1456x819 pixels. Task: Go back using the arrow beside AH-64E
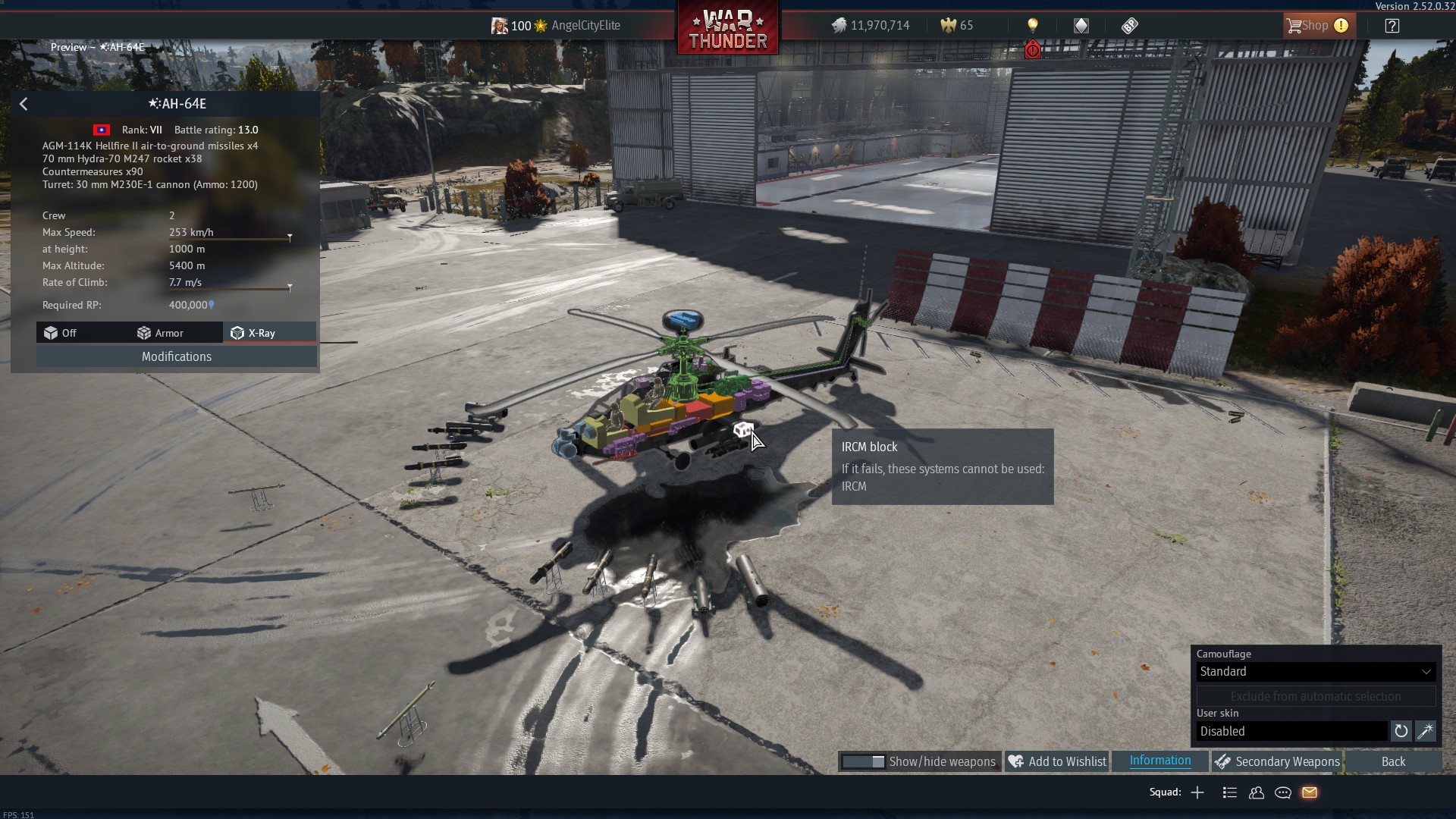(x=24, y=104)
